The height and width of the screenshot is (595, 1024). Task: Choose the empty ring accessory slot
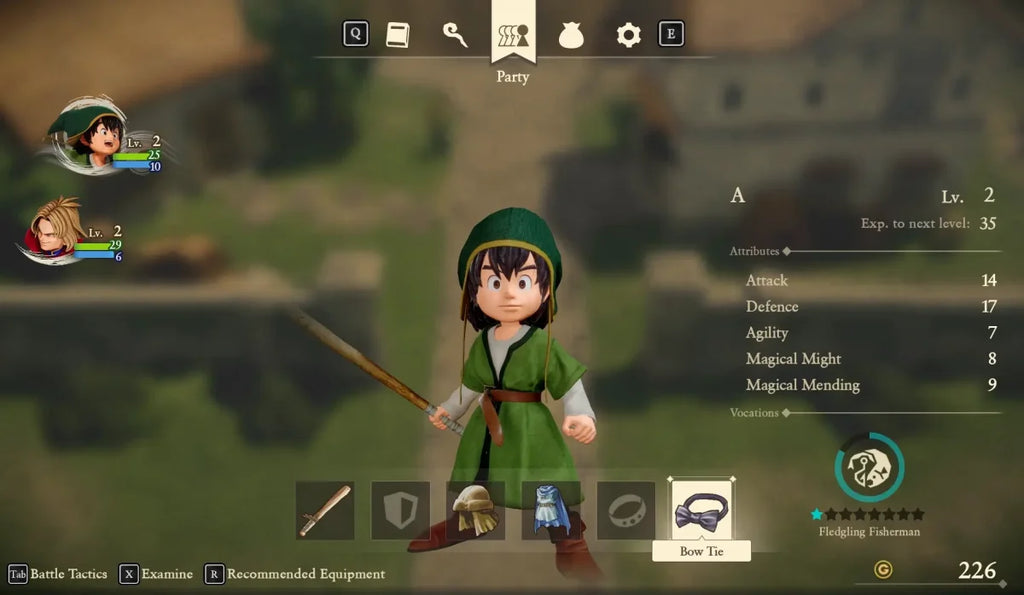tap(626, 510)
